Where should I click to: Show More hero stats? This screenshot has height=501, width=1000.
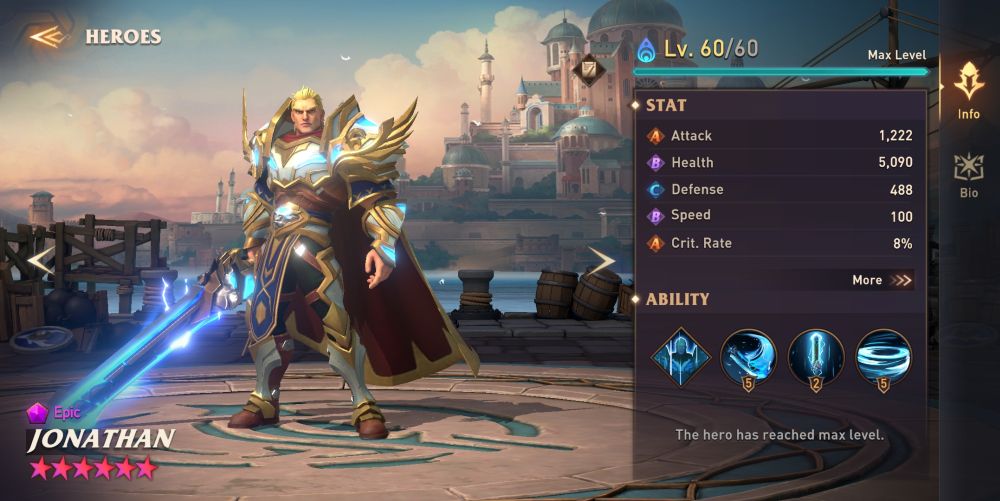pyautogui.click(x=882, y=280)
